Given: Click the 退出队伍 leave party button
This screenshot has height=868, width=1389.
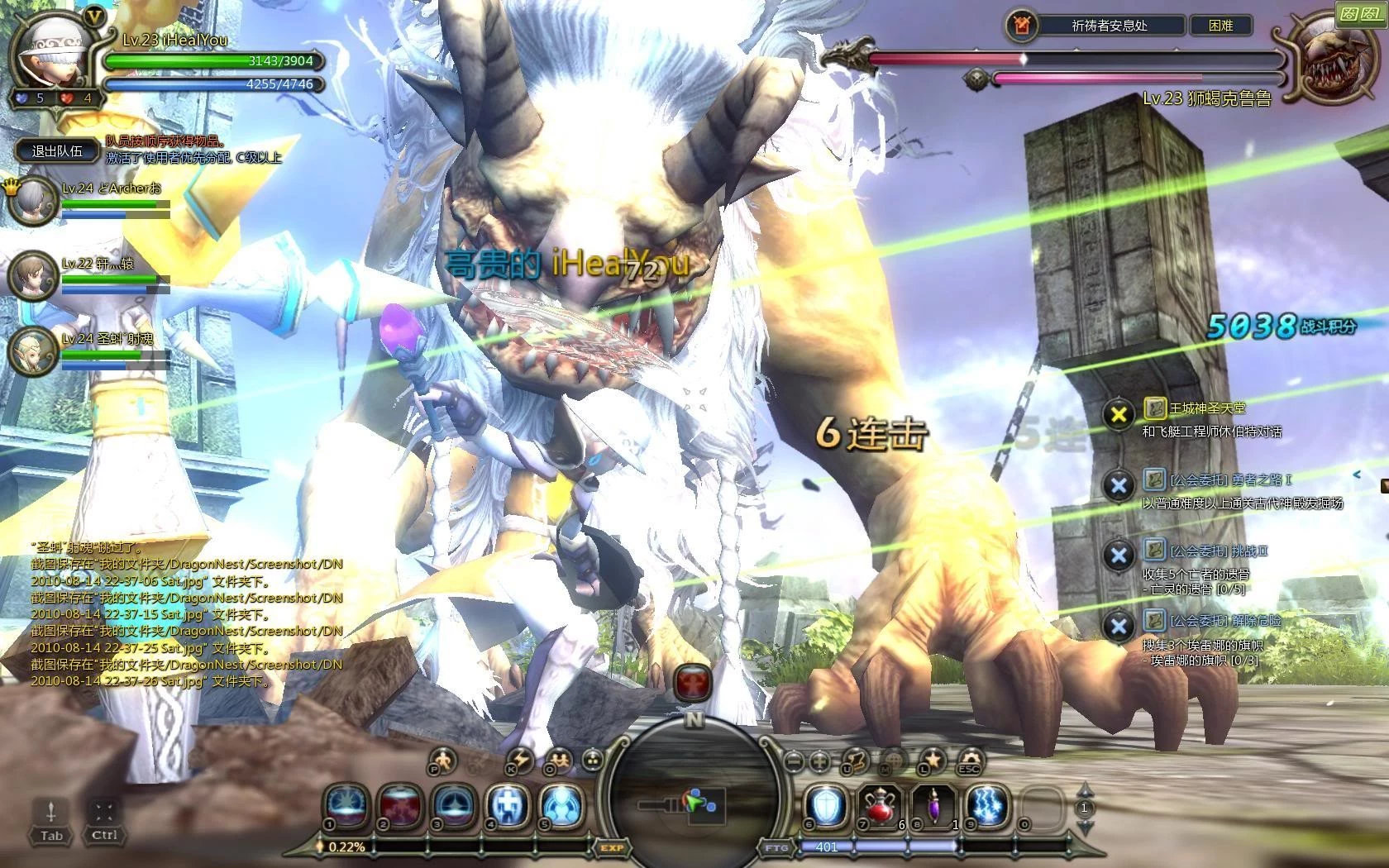Looking at the screenshot, I should coord(56,150).
